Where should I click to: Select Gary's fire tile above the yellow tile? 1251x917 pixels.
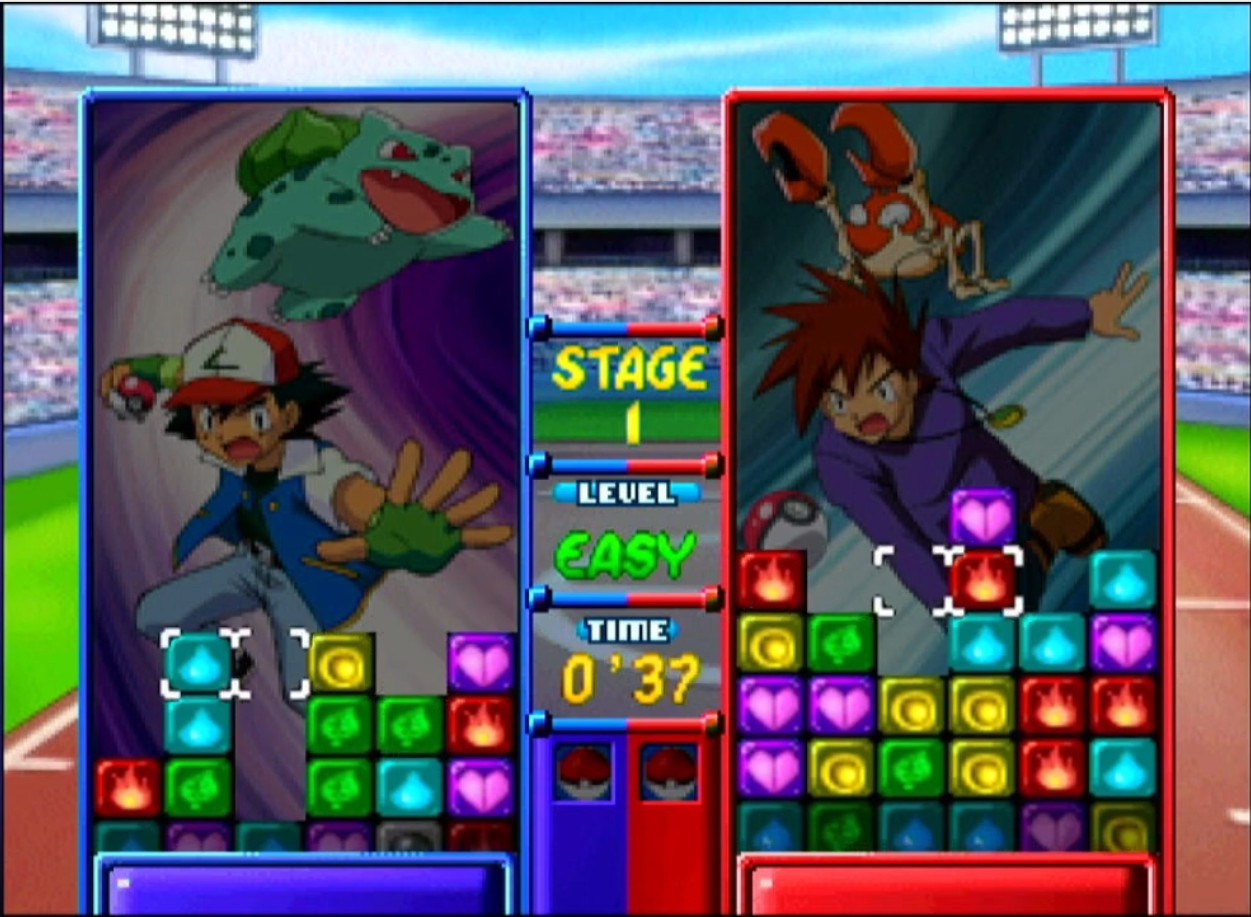click(x=772, y=580)
